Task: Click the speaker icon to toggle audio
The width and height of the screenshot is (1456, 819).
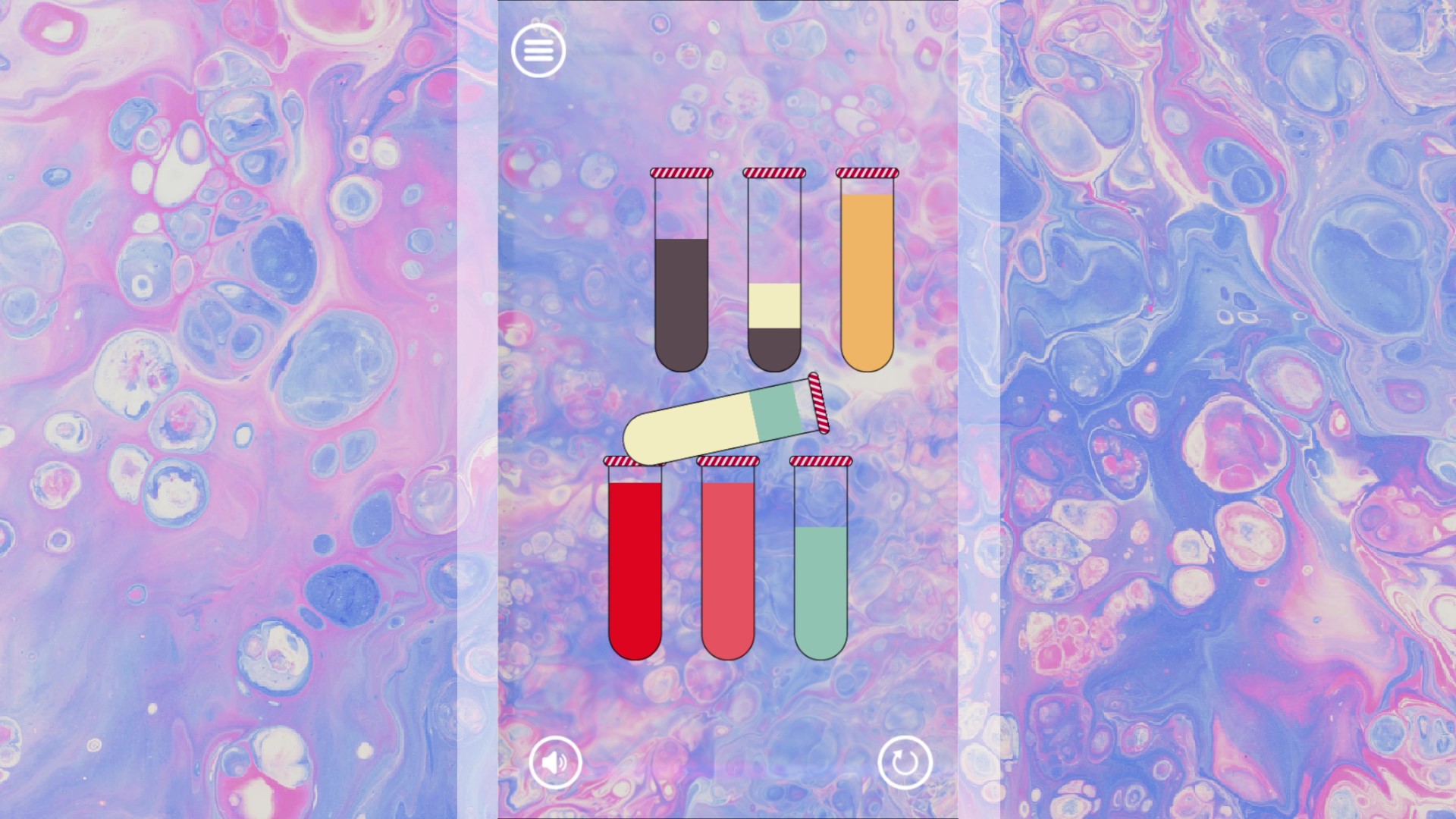Action: click(x=555, y=763)
